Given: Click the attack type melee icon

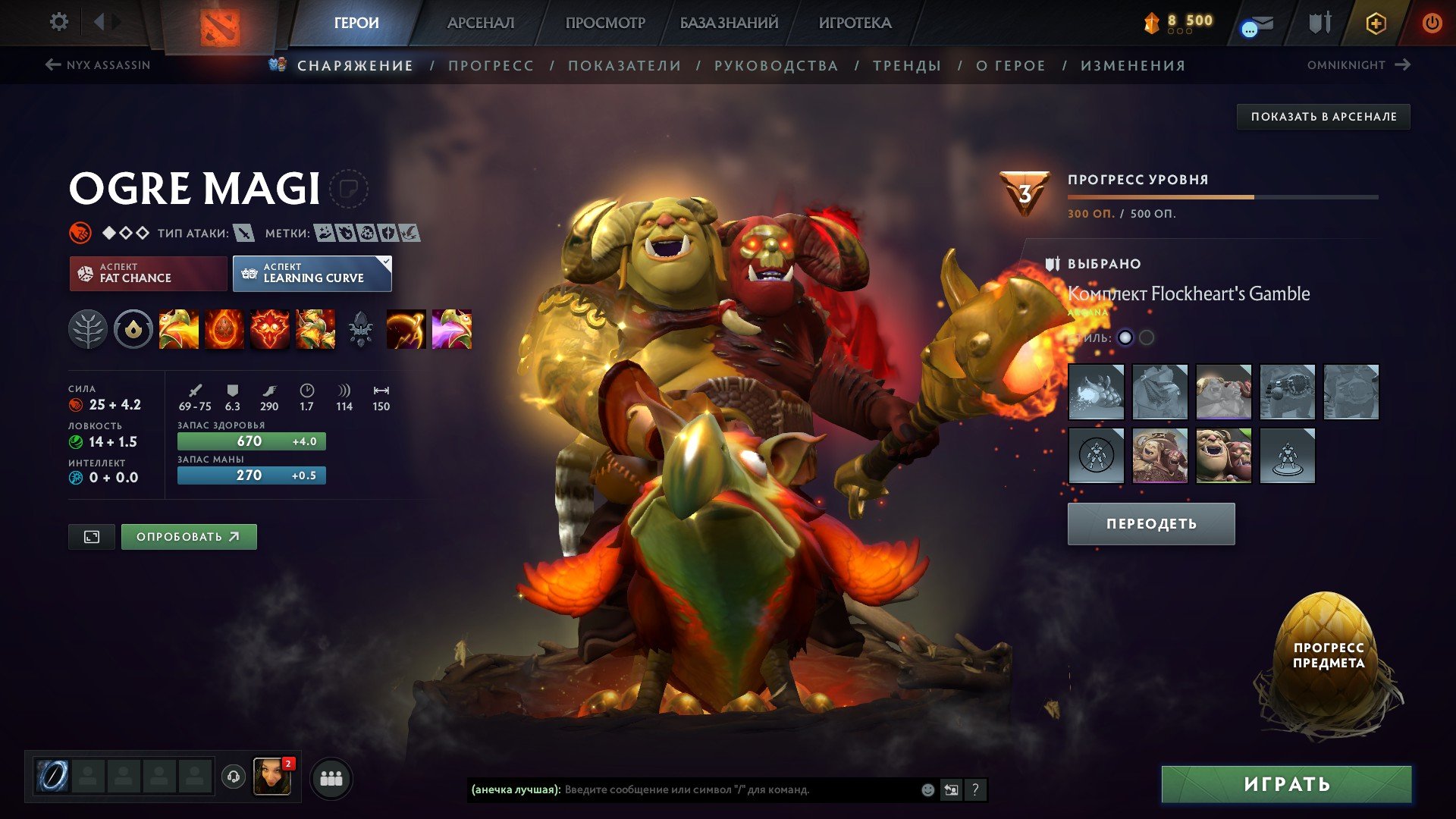Looking at the screenshot, I should point(244,234).
